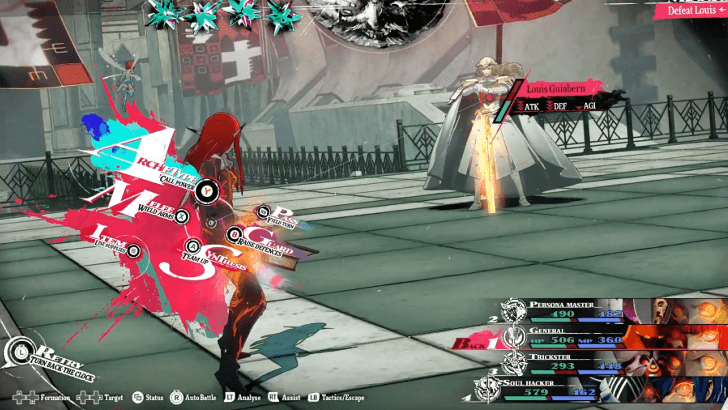Select the Archetype command
Image resolution: width=728 pixels, height=410 pixels.
160,165
